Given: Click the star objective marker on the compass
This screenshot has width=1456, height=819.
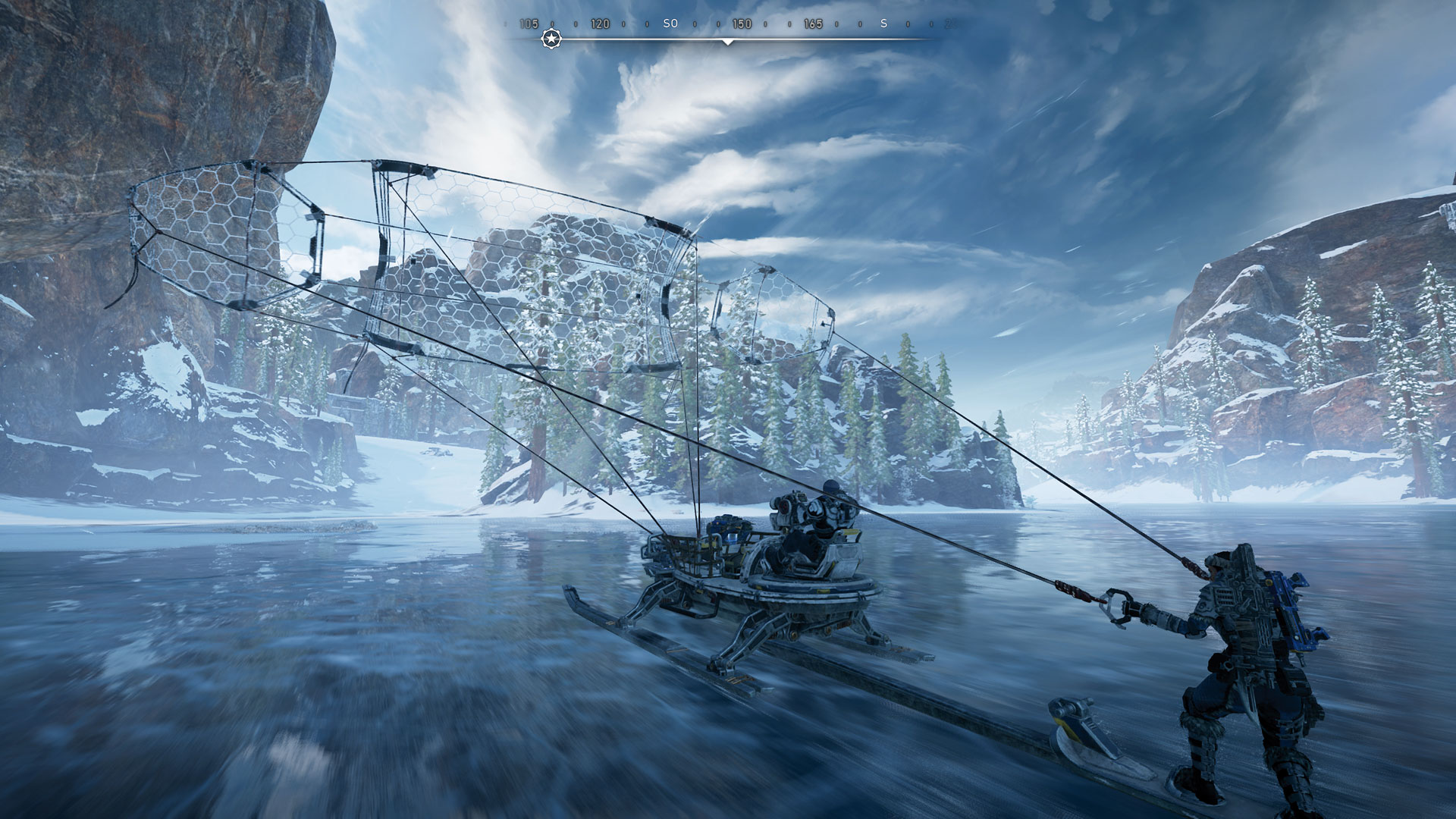Looking at the screenshot, I should pos(551,39).
